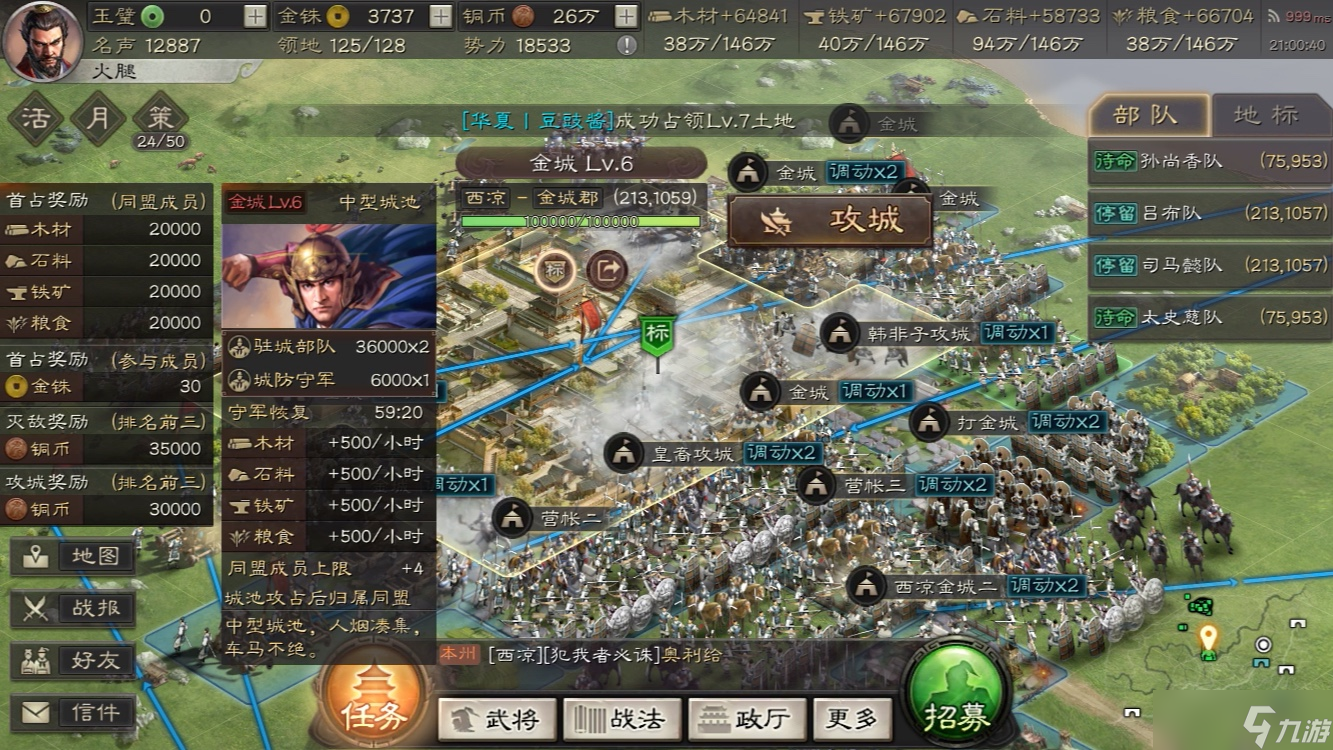Open the 地图 map
1333x750 pixels.
[73, 556]
